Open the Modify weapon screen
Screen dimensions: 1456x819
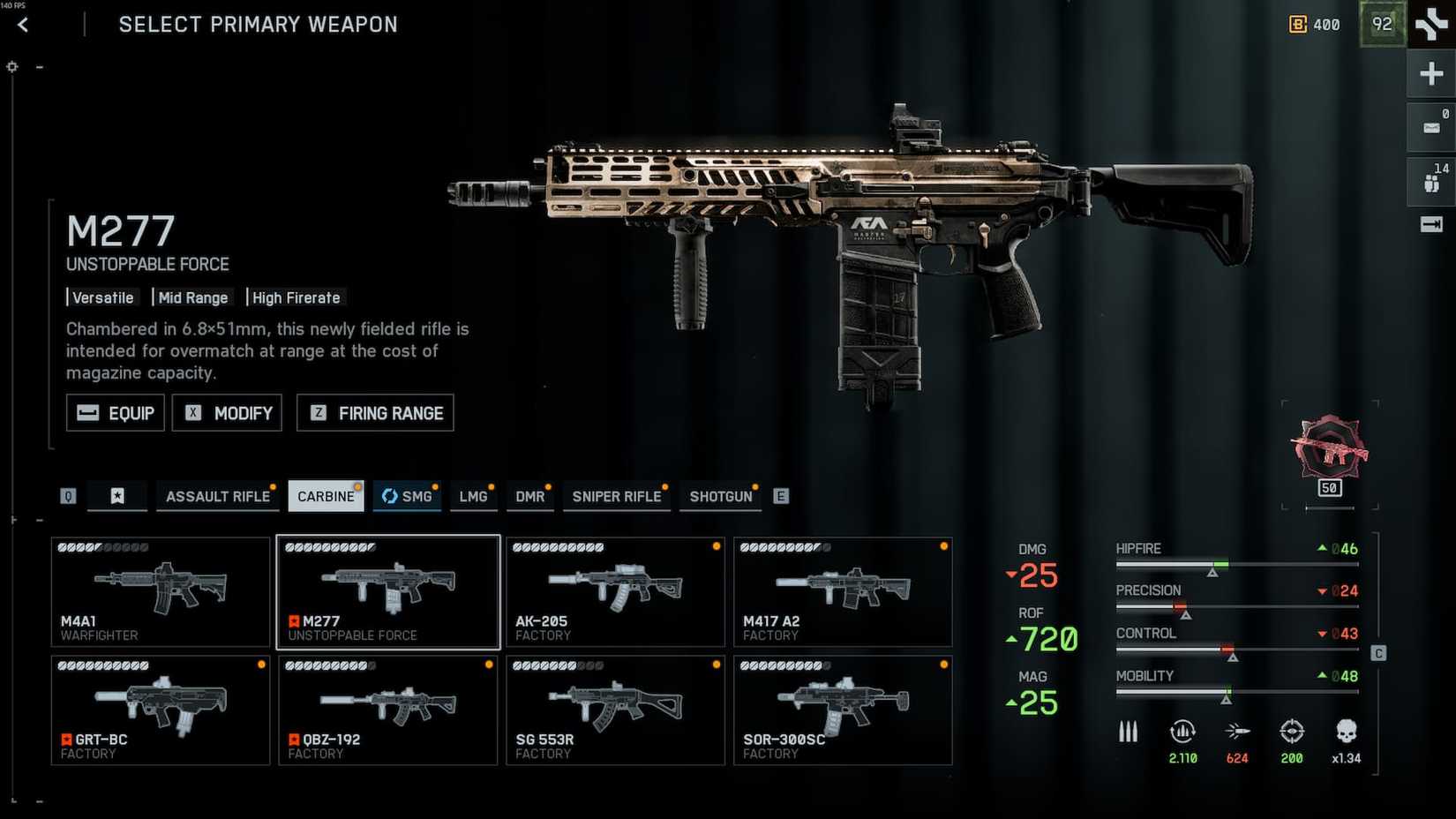pos(227,413)
